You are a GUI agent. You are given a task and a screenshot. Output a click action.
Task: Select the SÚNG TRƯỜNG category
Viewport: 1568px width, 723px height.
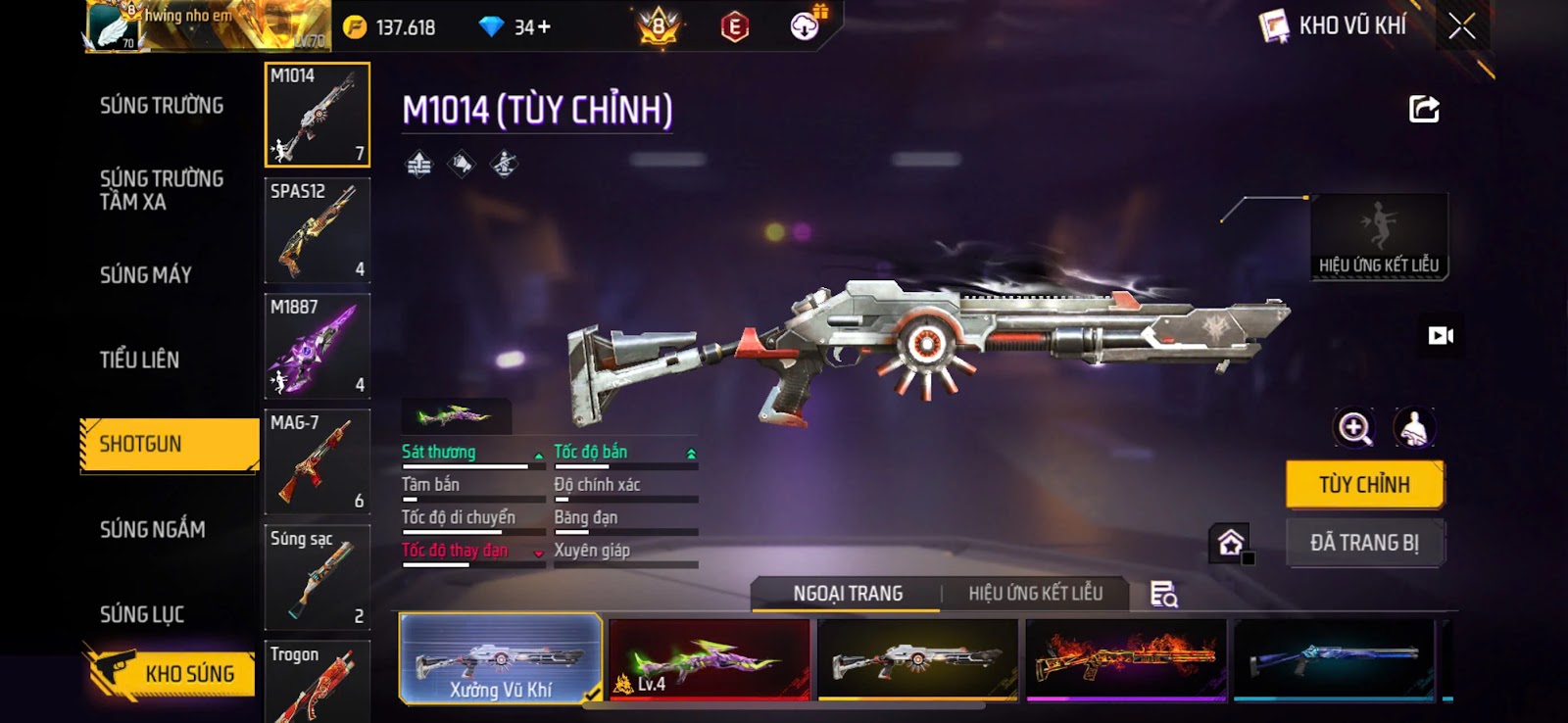(162, 106)
